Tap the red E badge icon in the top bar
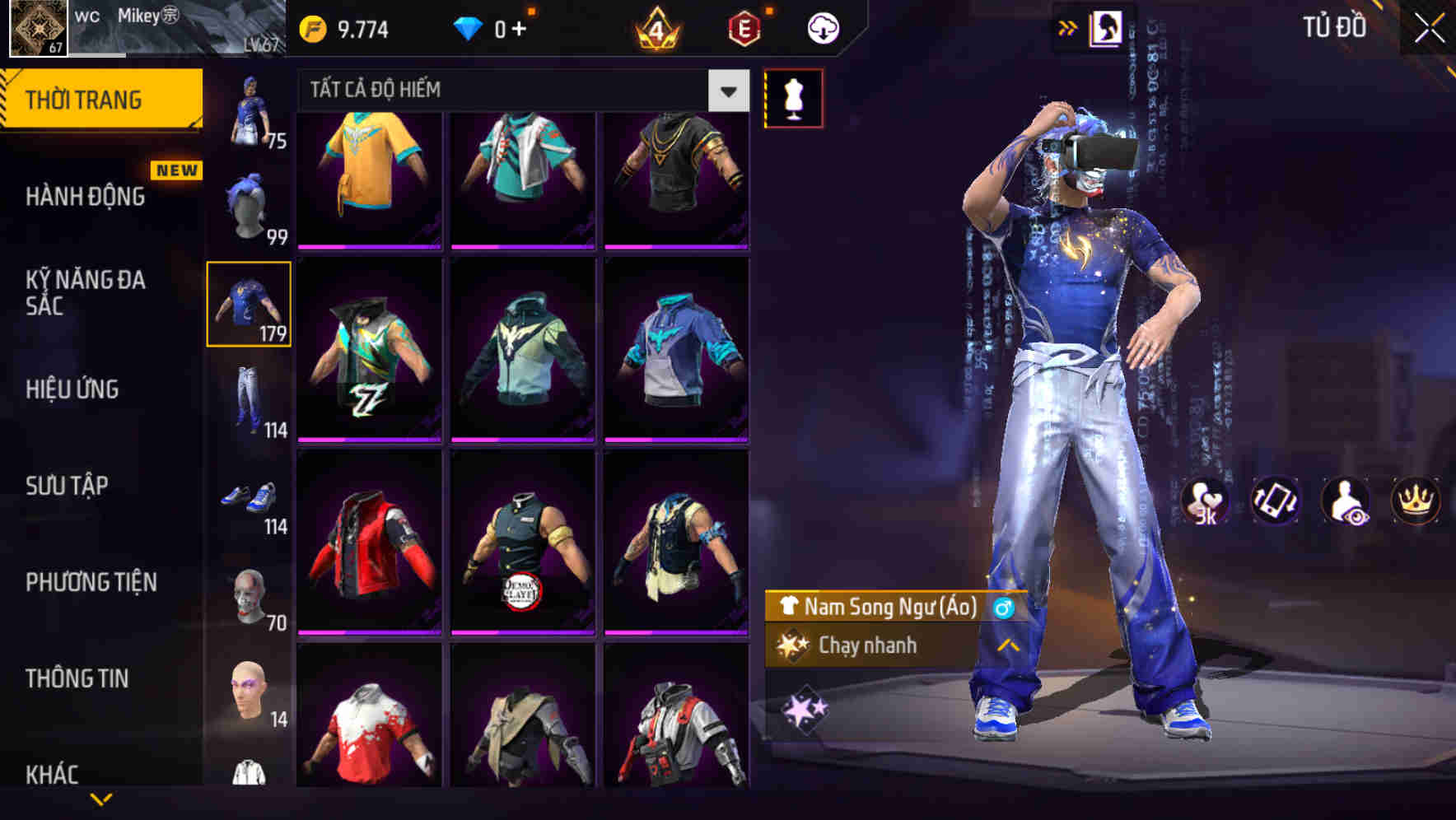 tap(740, 26)
